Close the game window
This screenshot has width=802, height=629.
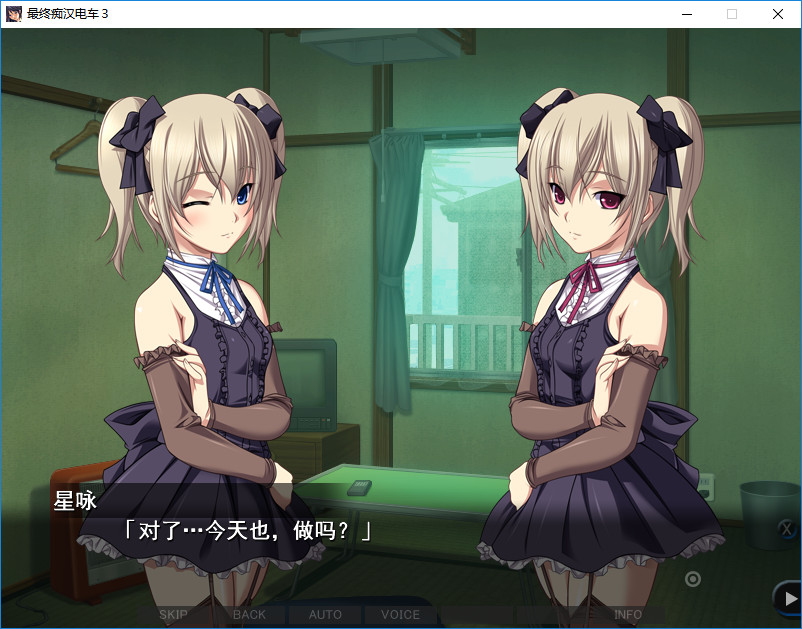[x=778, y=14]
